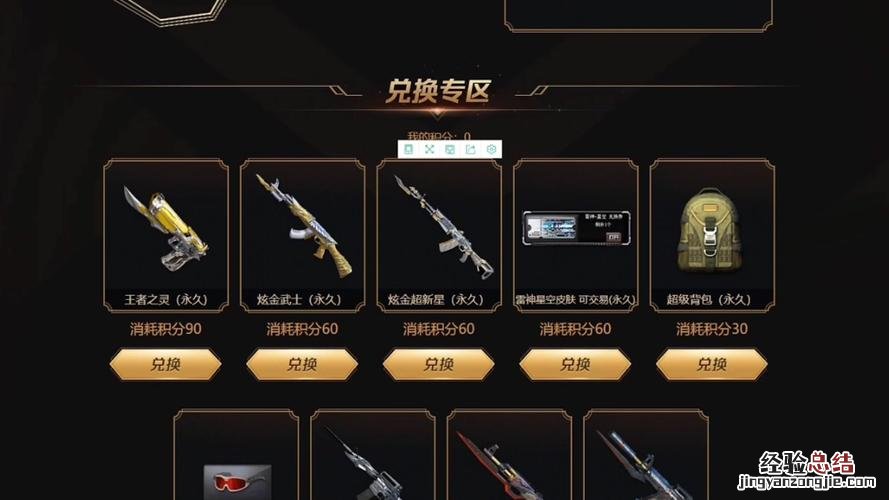
Task: Pick the 超级背包 backpack card
Action: (711, 235)
